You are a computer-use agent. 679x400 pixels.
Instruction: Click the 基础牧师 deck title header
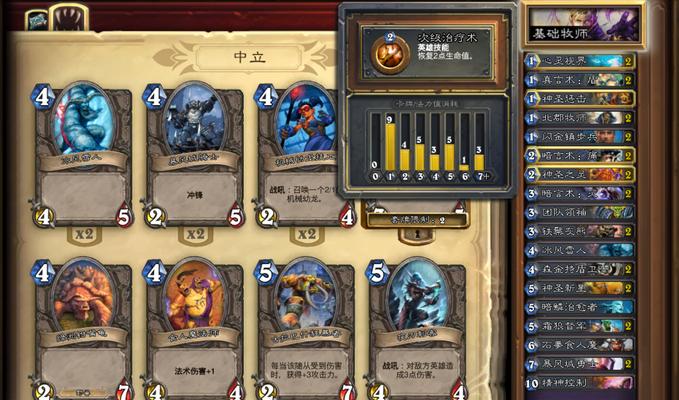[582, 24]
